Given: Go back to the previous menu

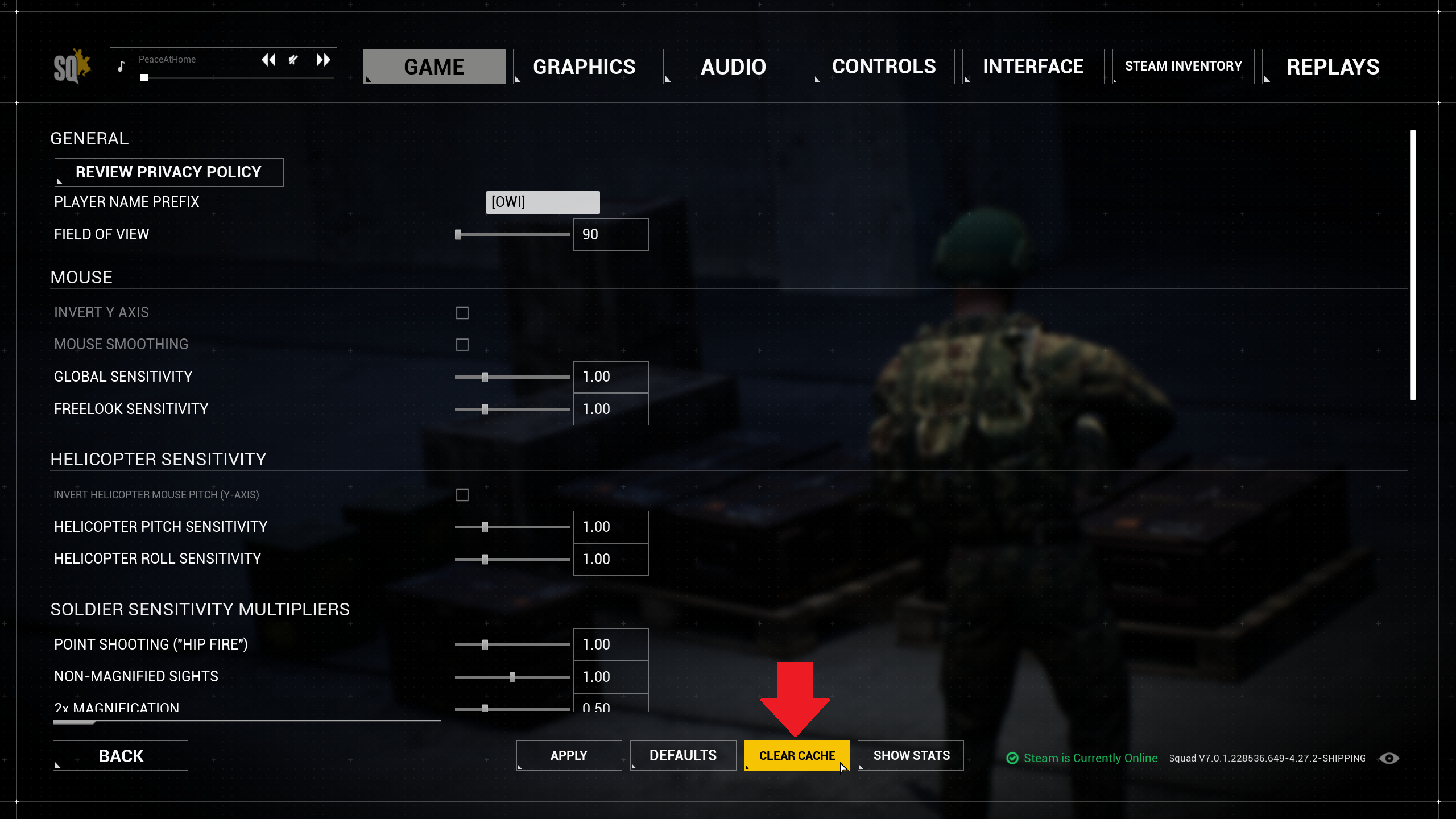Looking at the screenshot, I should (x=121, y=755).
